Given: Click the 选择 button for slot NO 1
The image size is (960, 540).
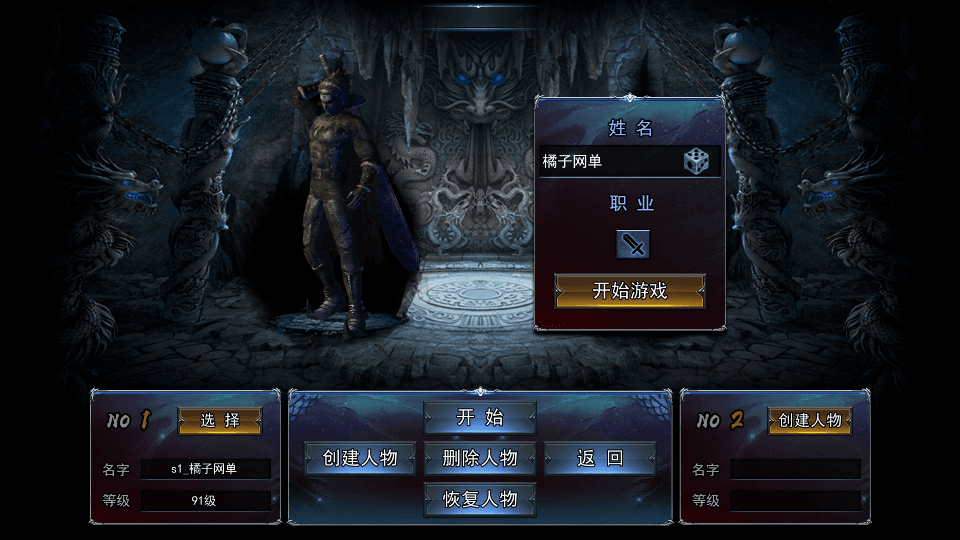Looking at the screenshot, I should point(220,420).
